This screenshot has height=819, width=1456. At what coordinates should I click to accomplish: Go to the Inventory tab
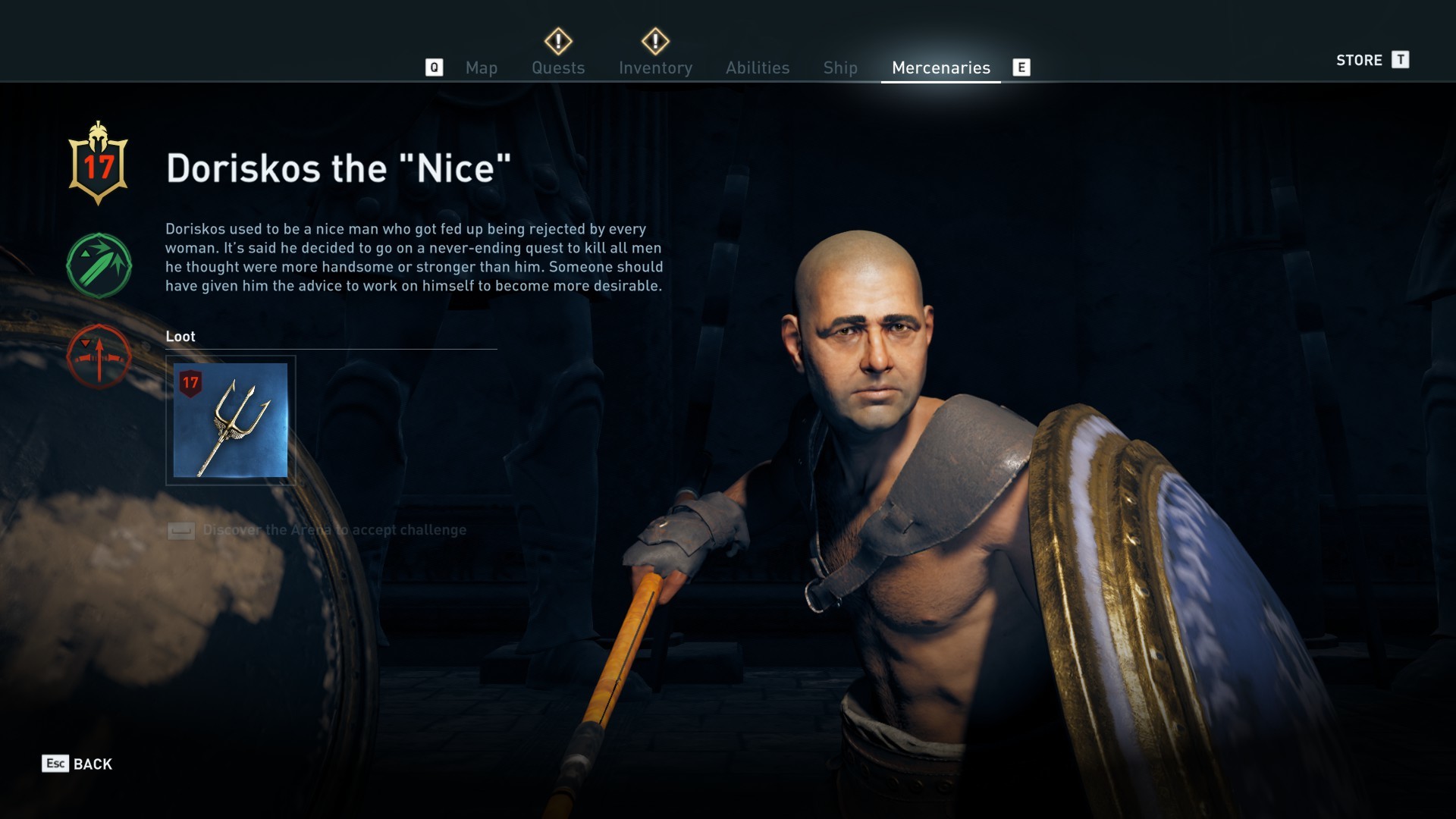point(655,67)
